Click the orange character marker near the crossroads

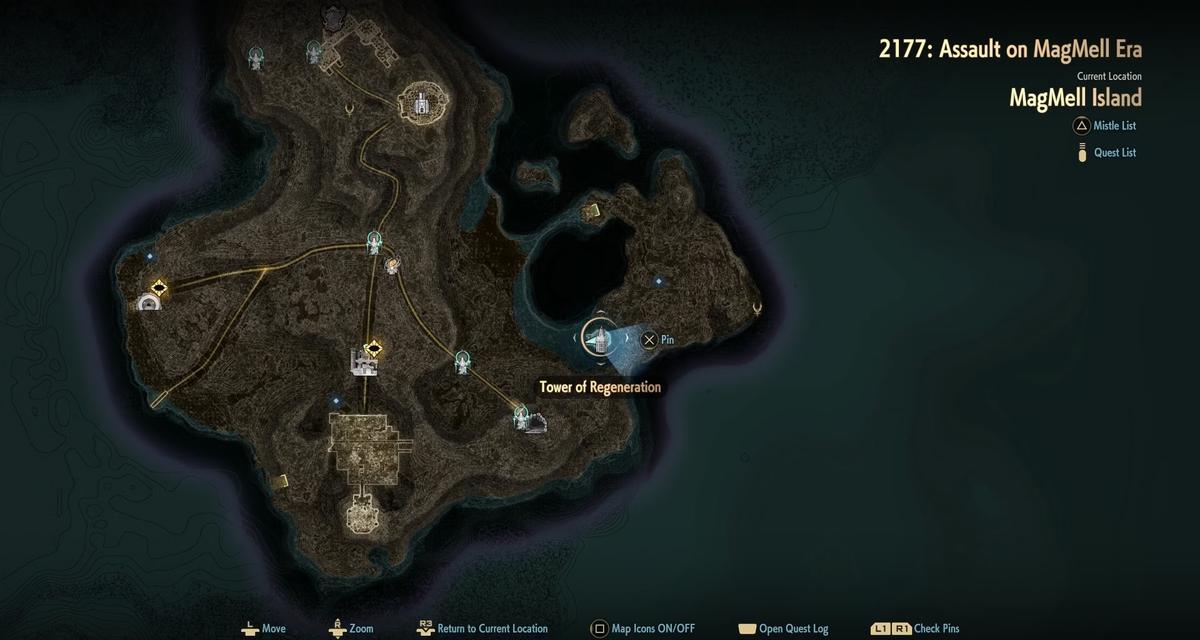393,265
